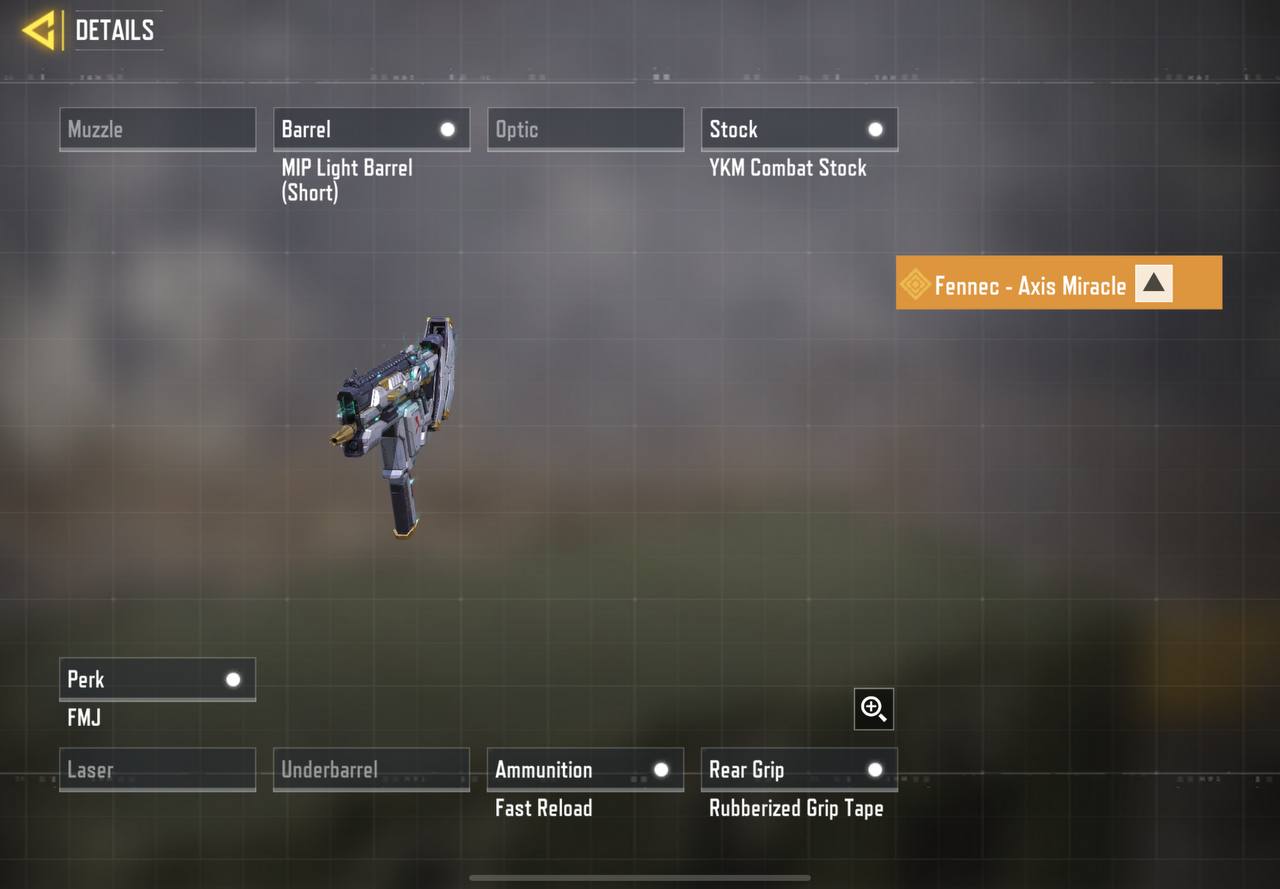This screenshot has height=889, width=1280.
Task: Click the magnifying glass zoom icon
Action: click(x=873, y=709)
